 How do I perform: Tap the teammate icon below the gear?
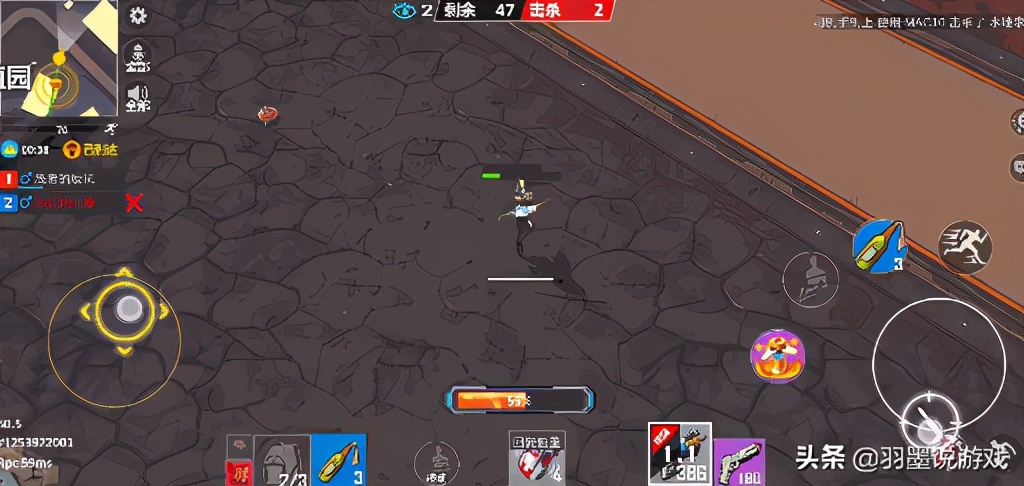[x=137, y=55]
